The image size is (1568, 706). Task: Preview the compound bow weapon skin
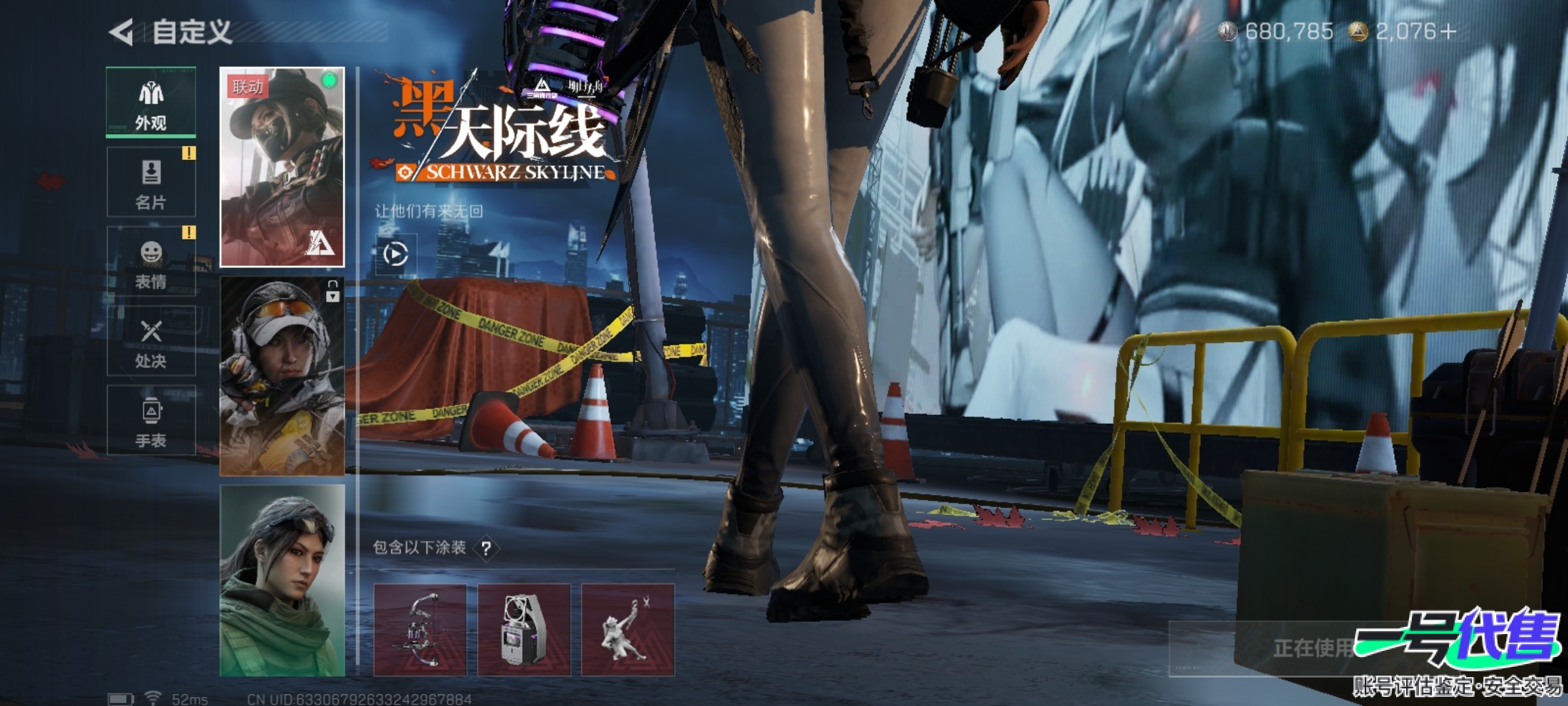[419, 630]
